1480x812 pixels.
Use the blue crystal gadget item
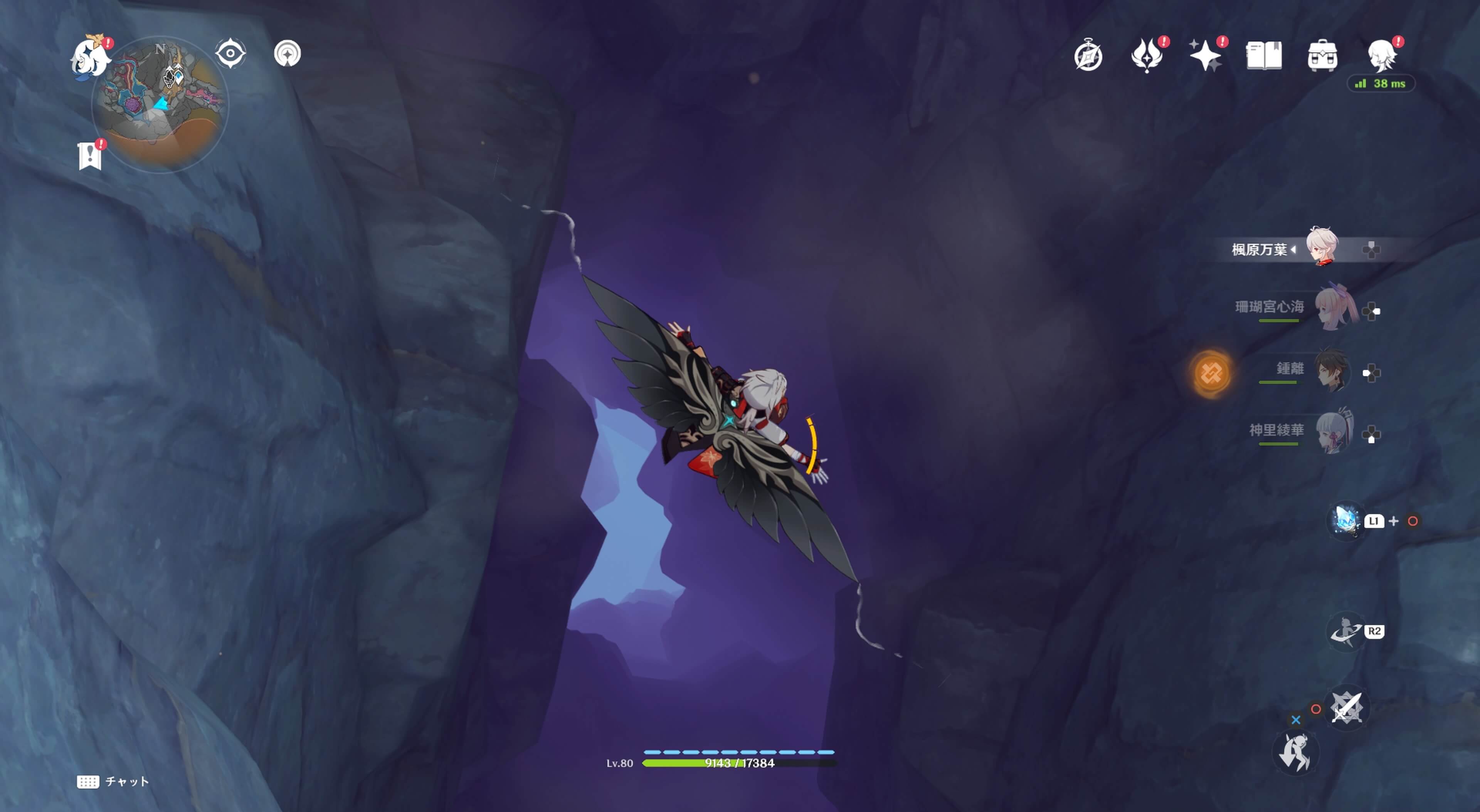(1345, 521)
